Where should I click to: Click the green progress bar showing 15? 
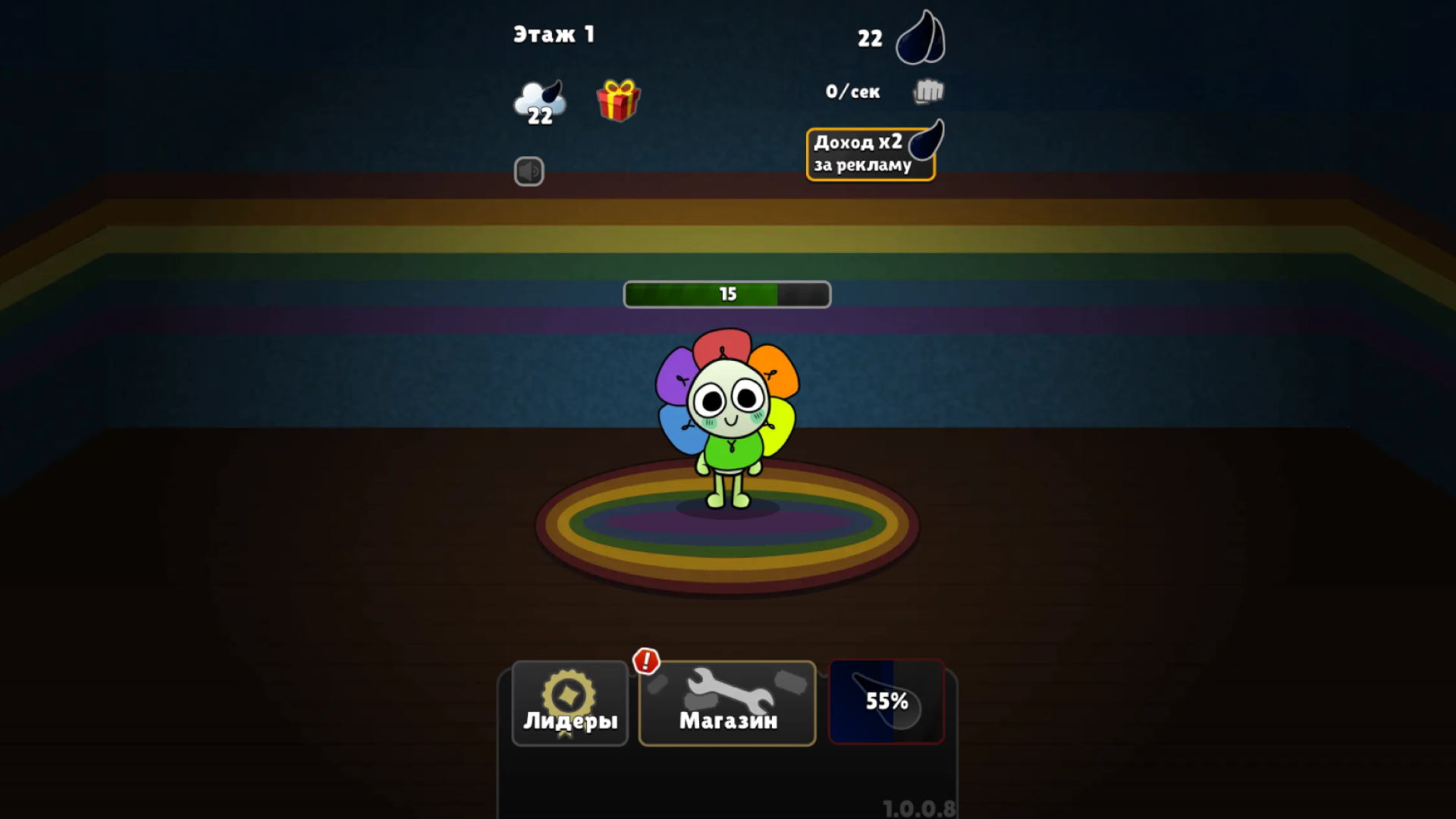[x=726, y=294]
